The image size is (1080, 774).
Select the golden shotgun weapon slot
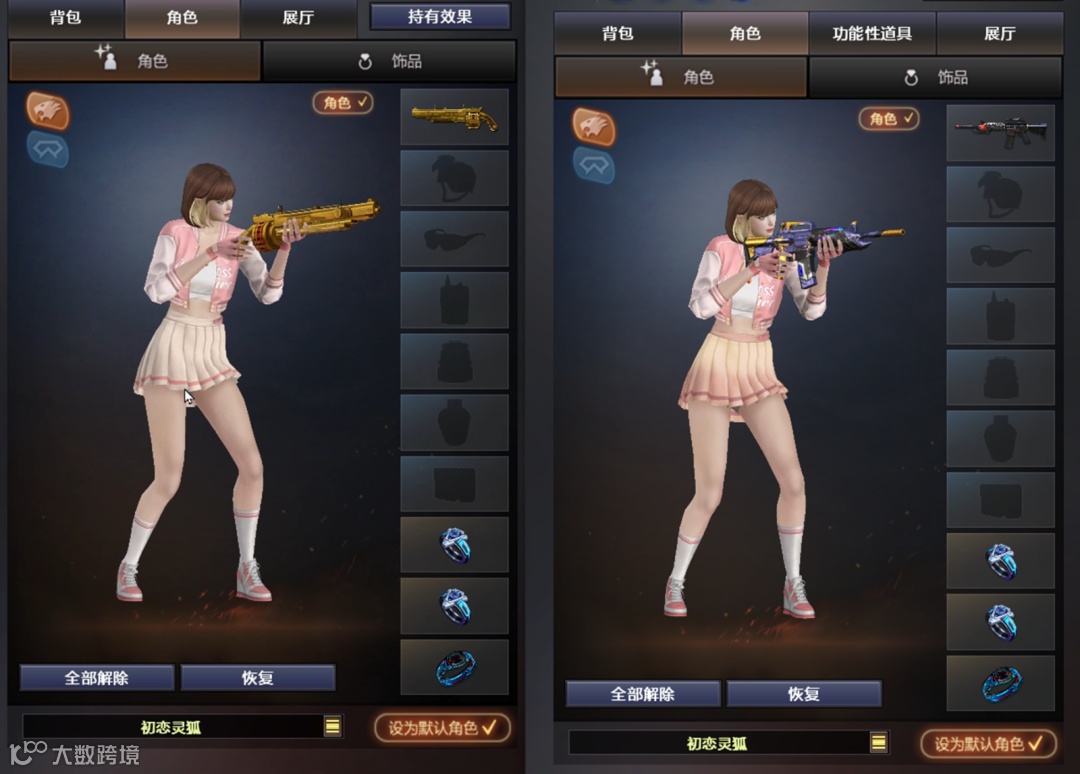pos(454,117)
